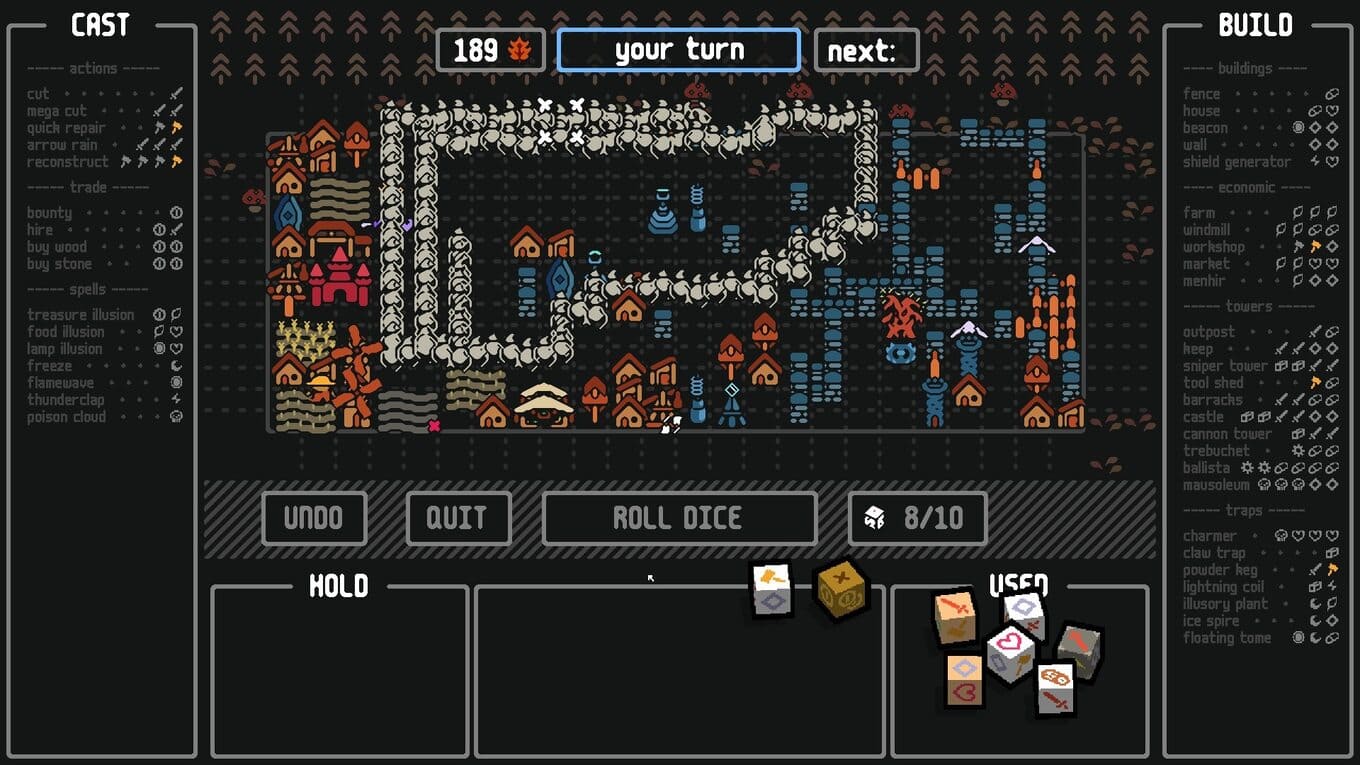Build the floating tome trap
This screenshot has height=765, width=1360.
1227,638
